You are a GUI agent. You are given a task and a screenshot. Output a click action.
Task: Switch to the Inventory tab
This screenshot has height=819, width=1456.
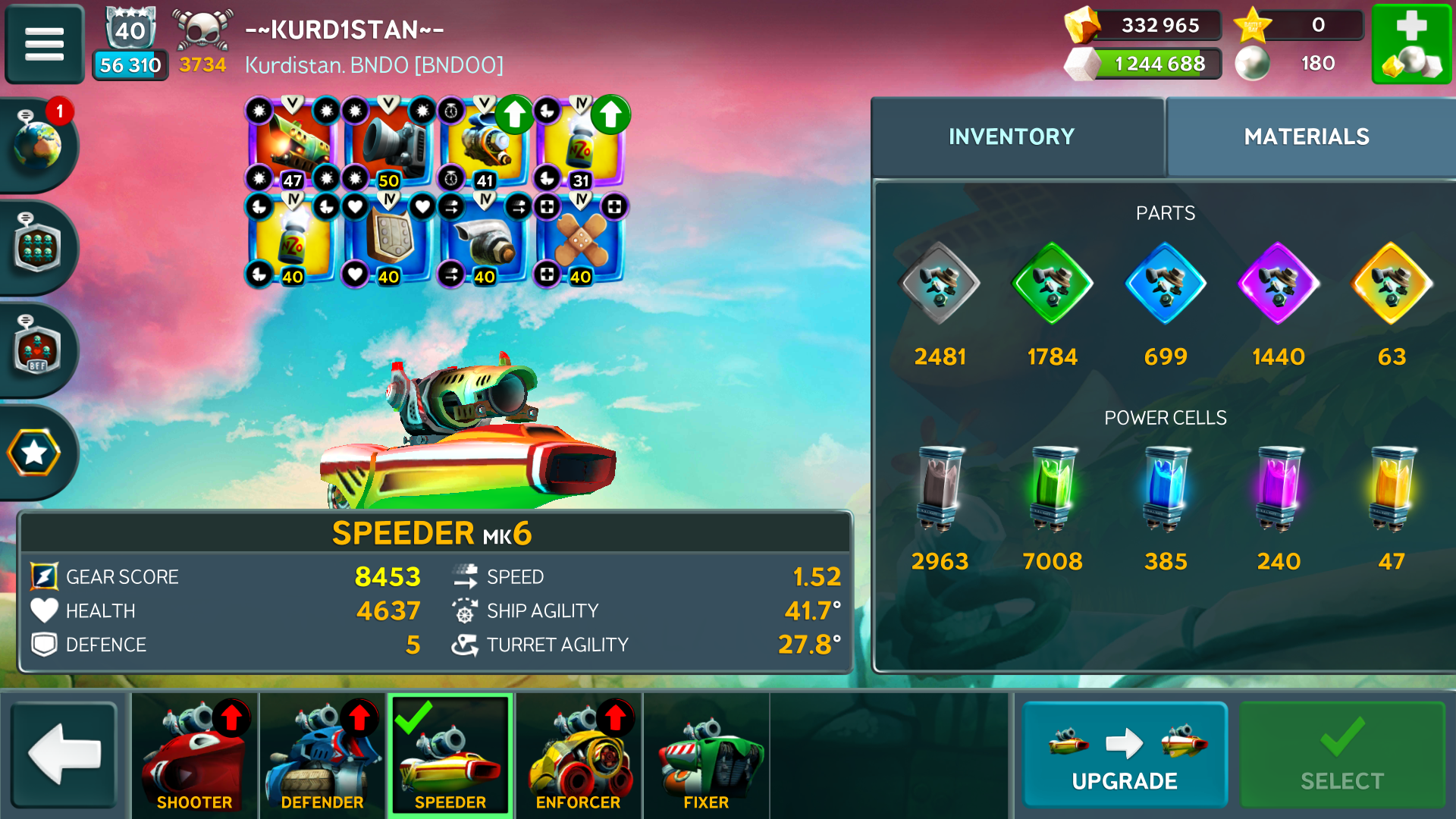1011,136
